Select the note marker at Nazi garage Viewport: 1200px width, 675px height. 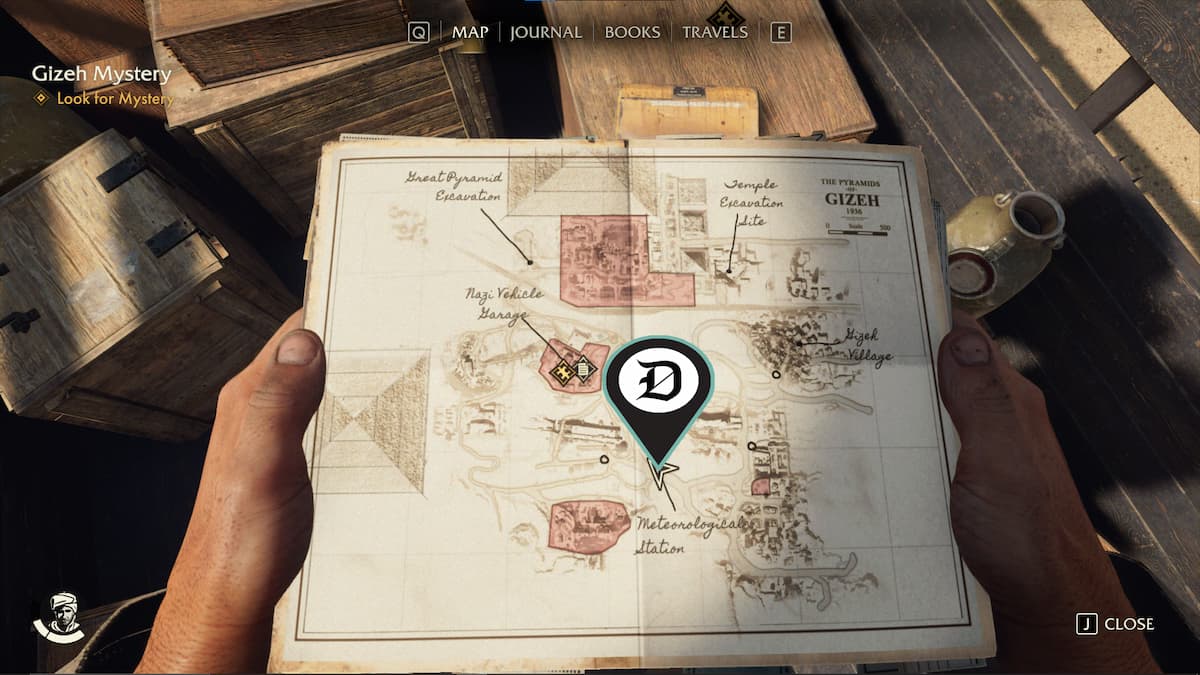coord(584,370)
